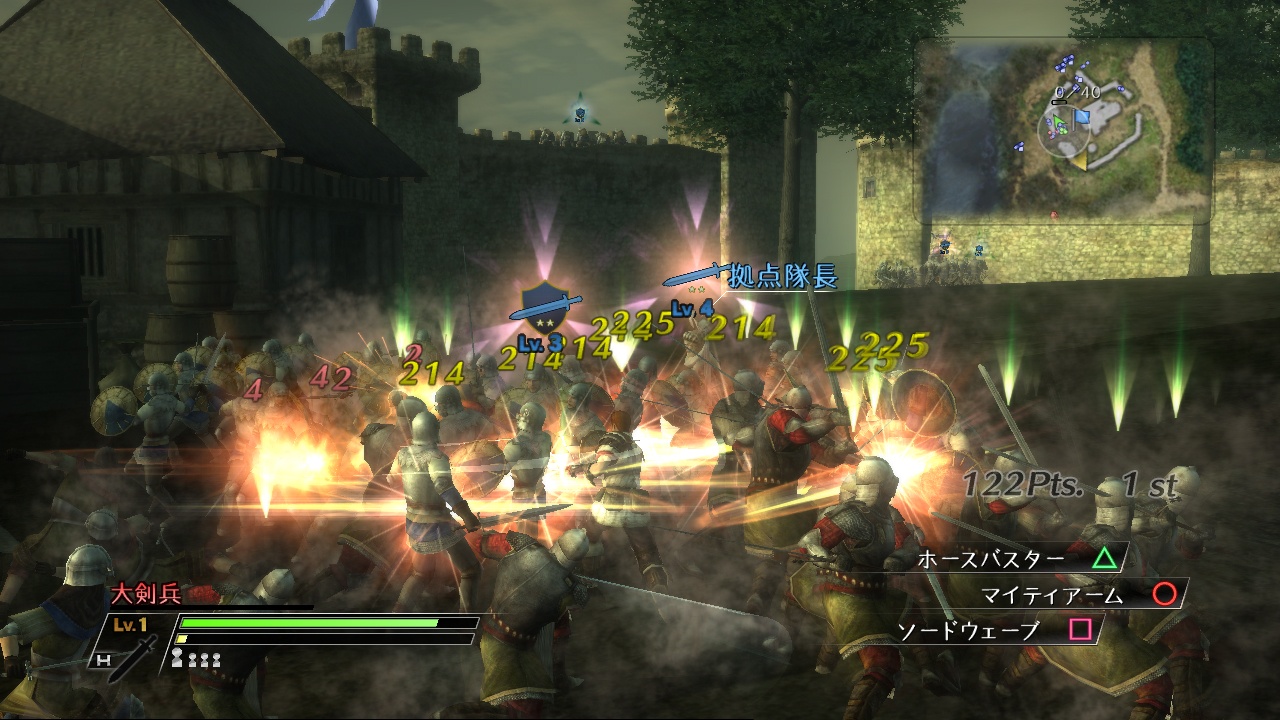Click the H horse badge near the weapon icon
Screen dimensions: 1280x720
(x=104, y=660)
